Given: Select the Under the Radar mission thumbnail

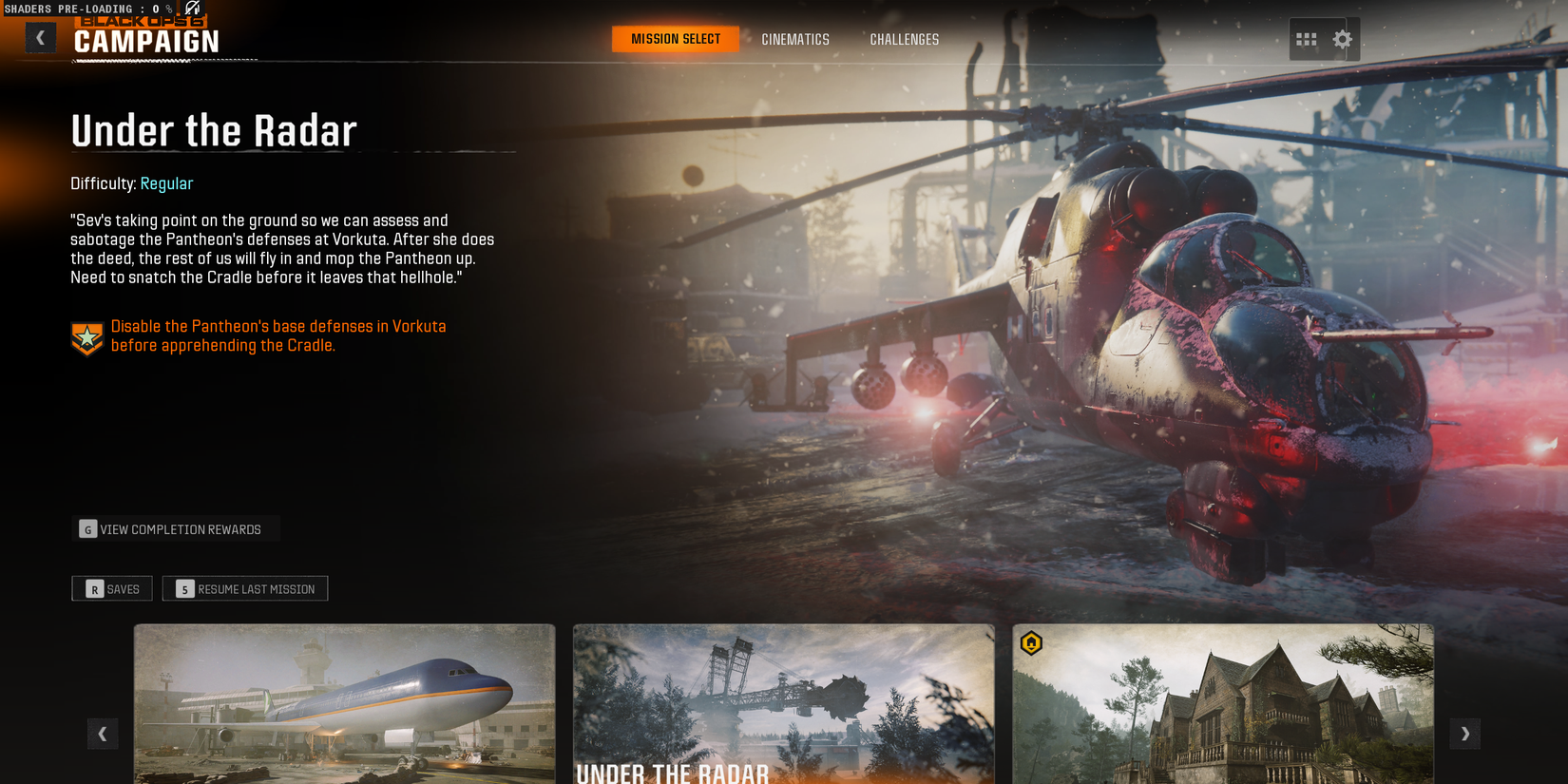Looking at the screenshot, I should pyautogui.click(x=783, y=703).
